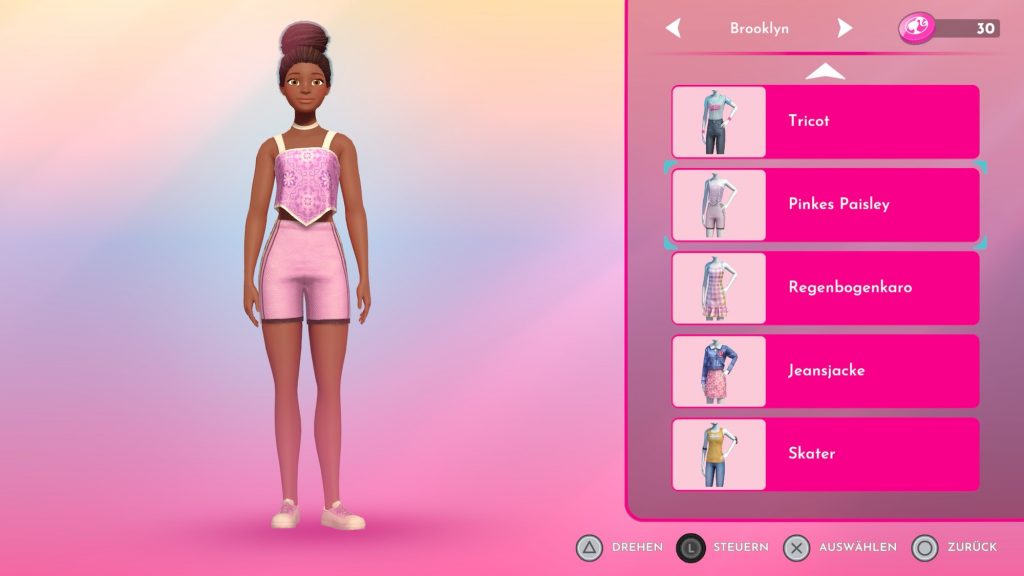1024x576 pixels.
Task: Pick the Regenbogenkaro outfit
Action: point(825,287)
